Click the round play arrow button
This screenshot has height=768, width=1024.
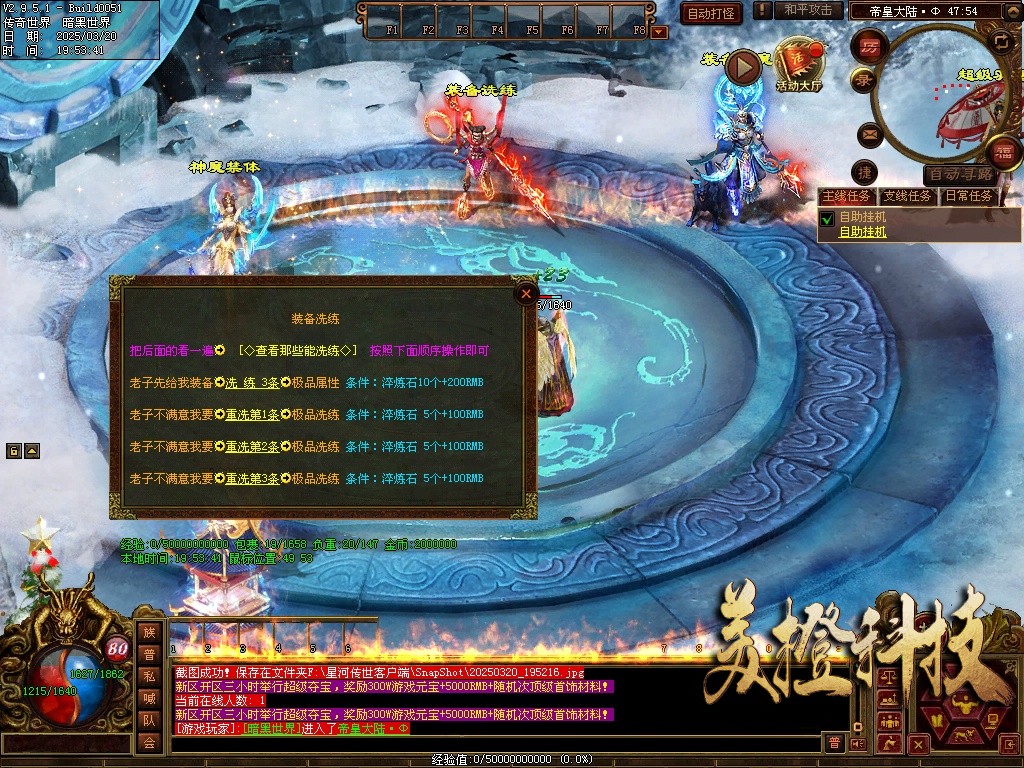click(x=743, y=67)
